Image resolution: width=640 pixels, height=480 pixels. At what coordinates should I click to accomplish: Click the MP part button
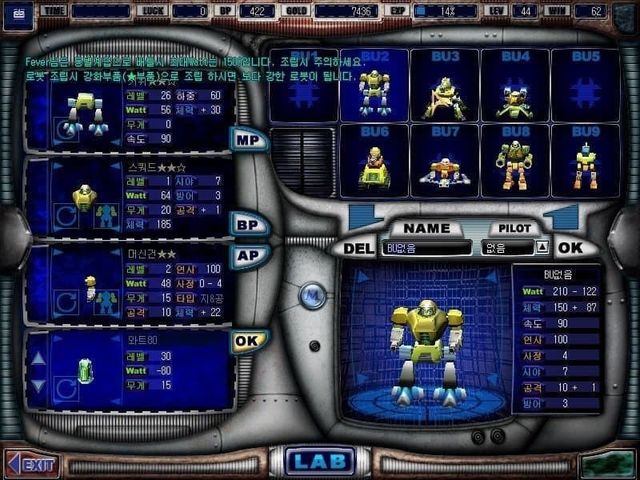(x=248, y=139)
